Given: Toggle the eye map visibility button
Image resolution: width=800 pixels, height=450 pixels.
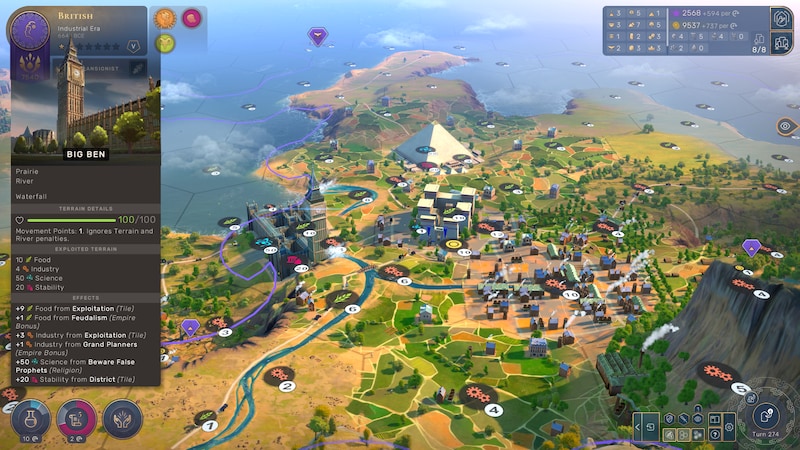Looking at the screenshot, I should point(785,127).
